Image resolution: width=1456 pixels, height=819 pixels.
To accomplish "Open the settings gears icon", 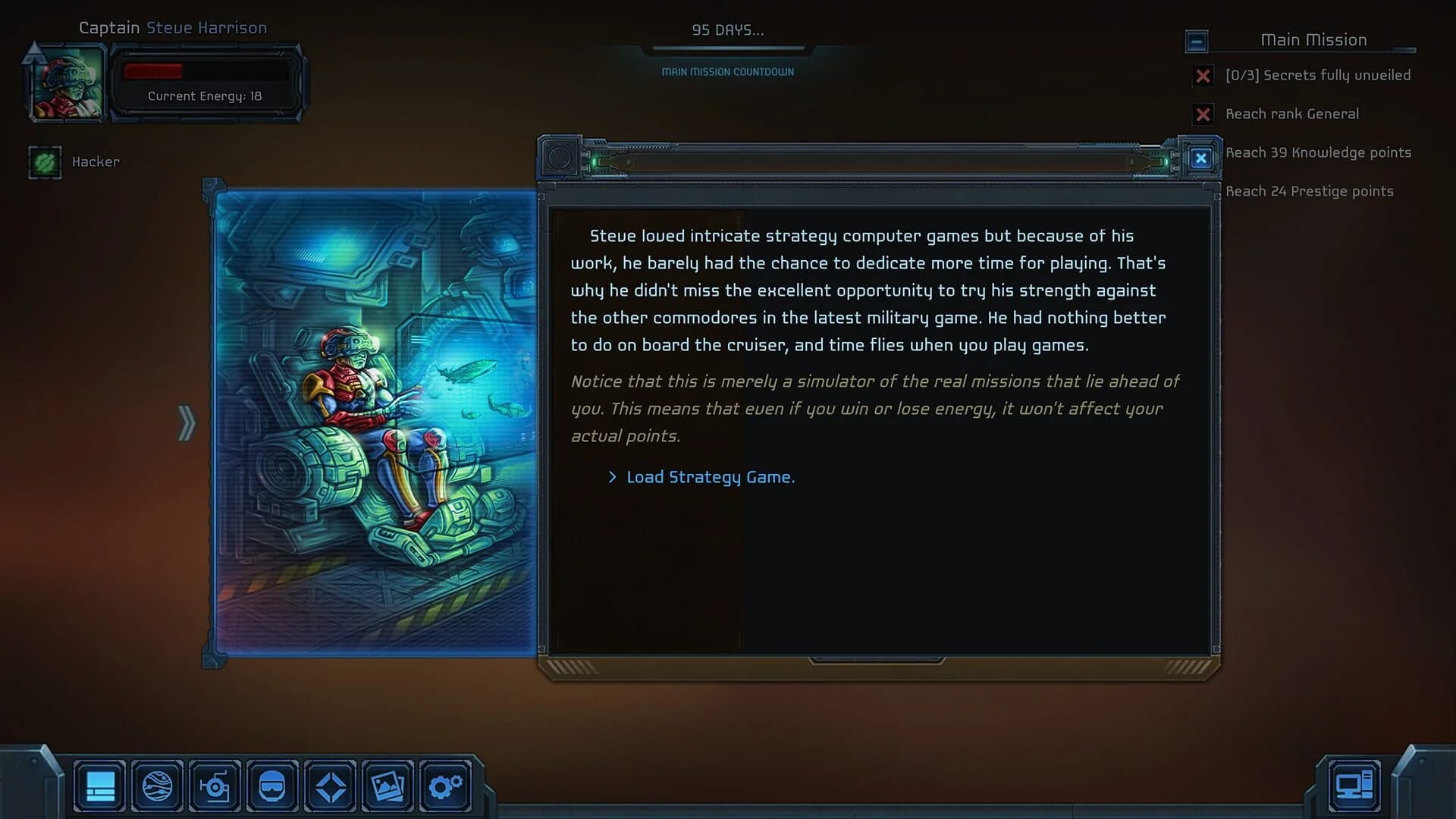I will (x=445, y=786).
